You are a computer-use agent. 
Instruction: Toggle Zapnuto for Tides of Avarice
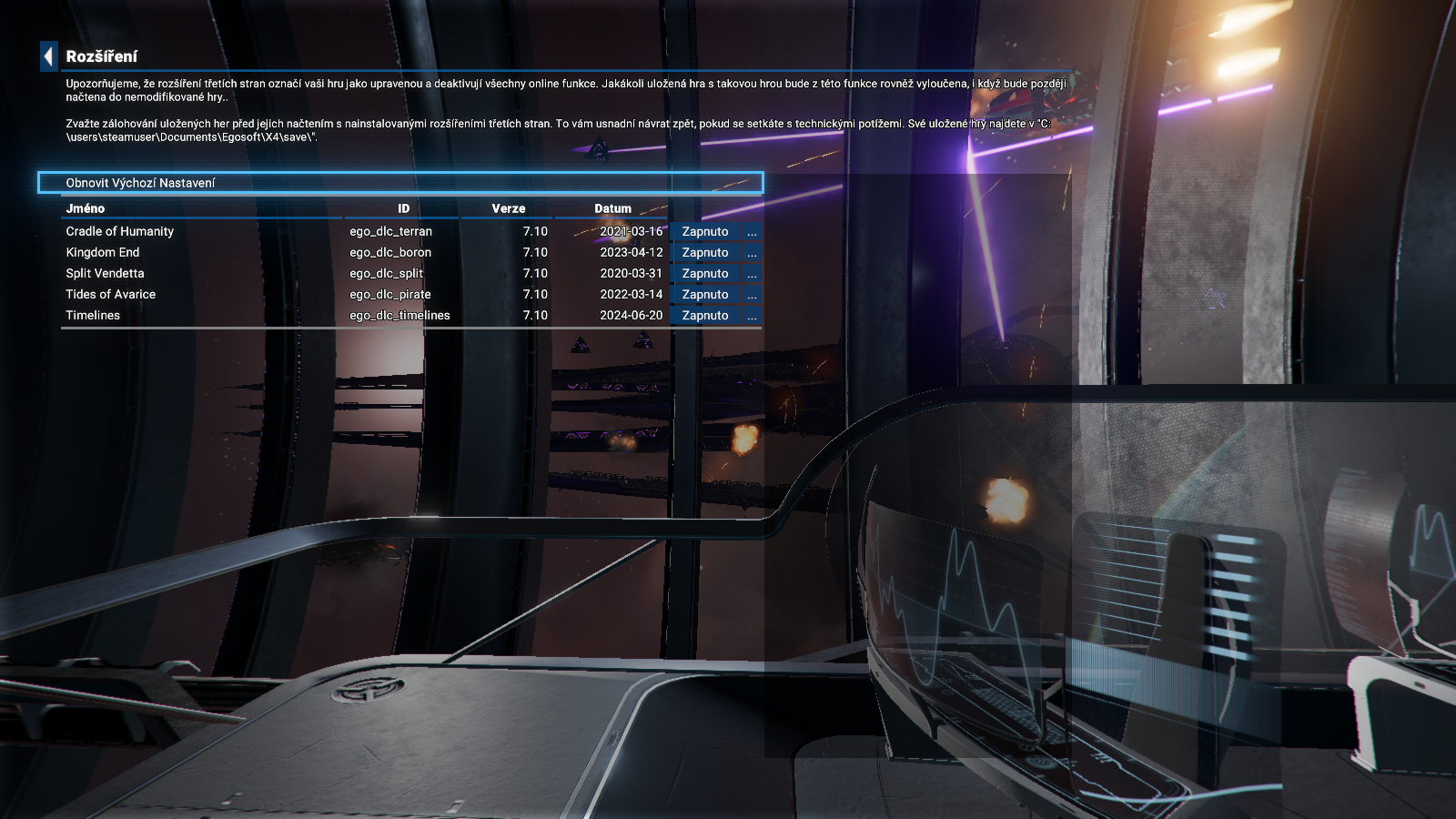[705, 295]
